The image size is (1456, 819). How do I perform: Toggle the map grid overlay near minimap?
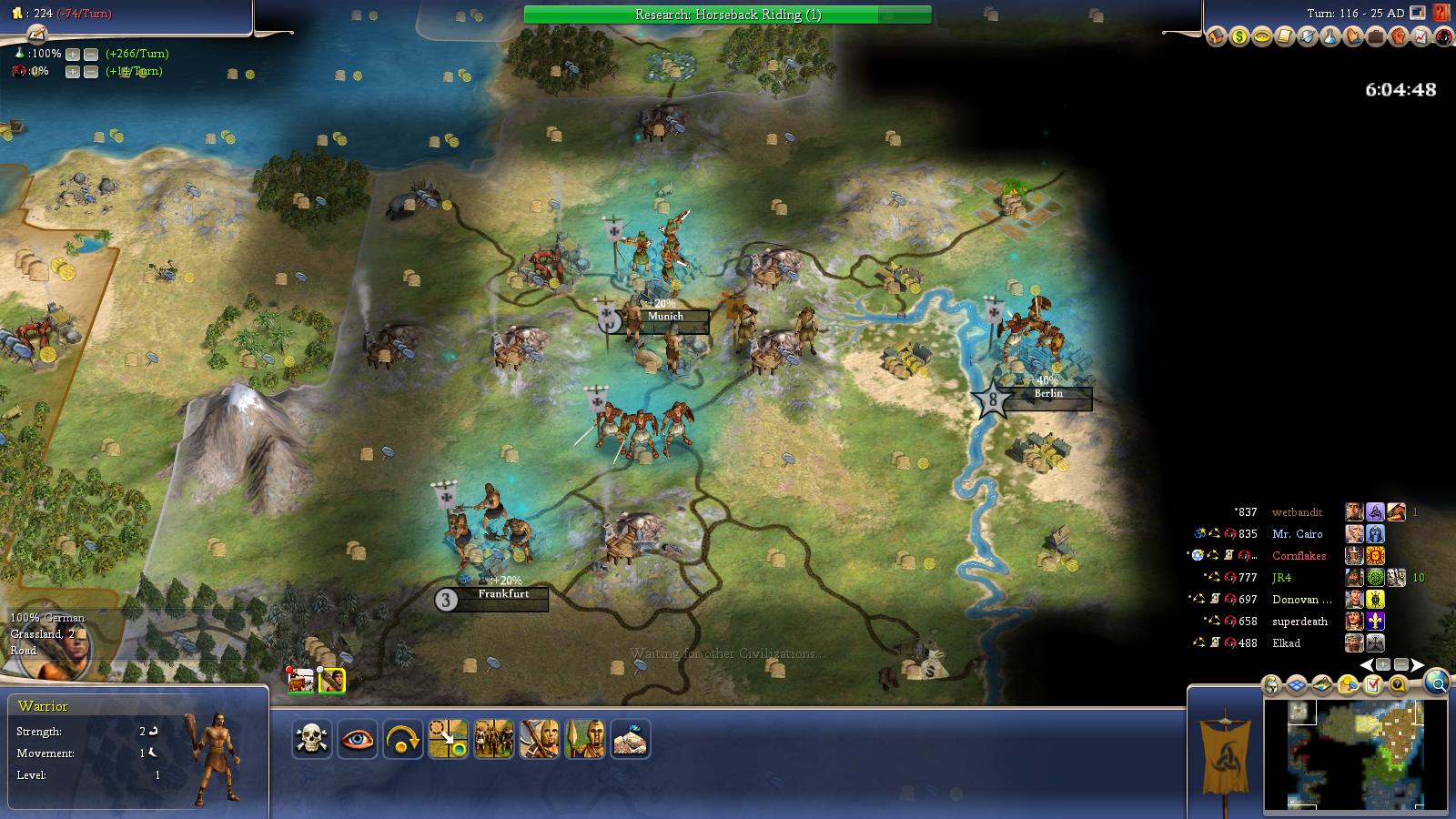tap(1295, 683)
